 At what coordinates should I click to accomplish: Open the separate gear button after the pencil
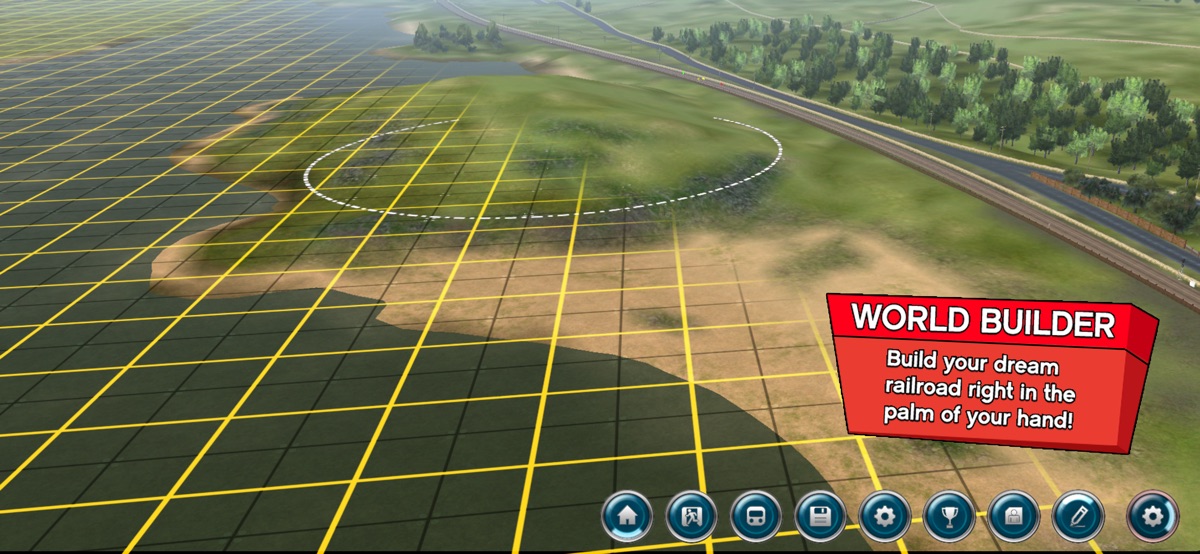click(1153, 517)
